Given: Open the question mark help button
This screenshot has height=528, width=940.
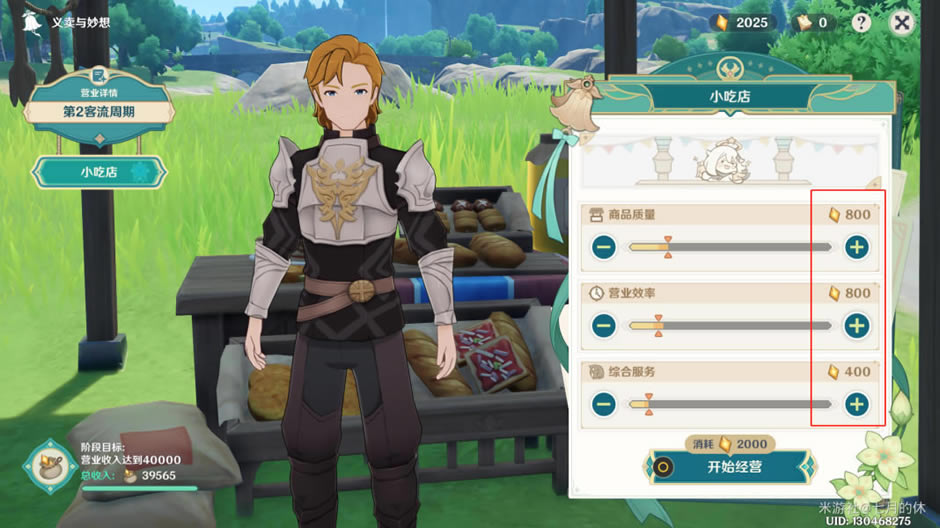Looking at the screenshot, I should coord(861,23).
